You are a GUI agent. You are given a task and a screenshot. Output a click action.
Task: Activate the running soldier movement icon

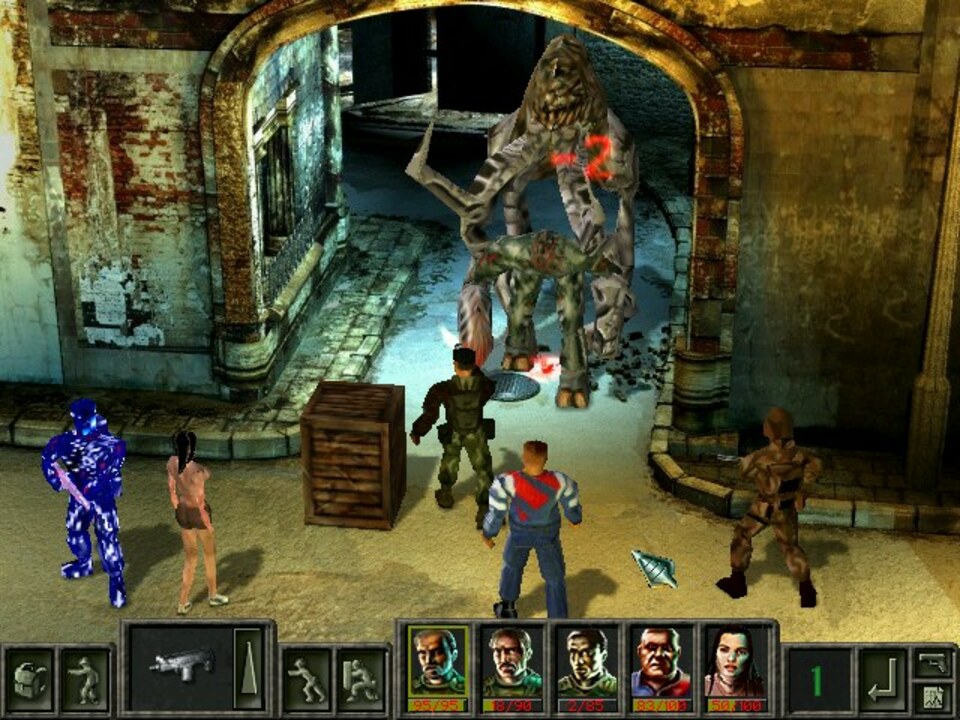coord(305,680)
